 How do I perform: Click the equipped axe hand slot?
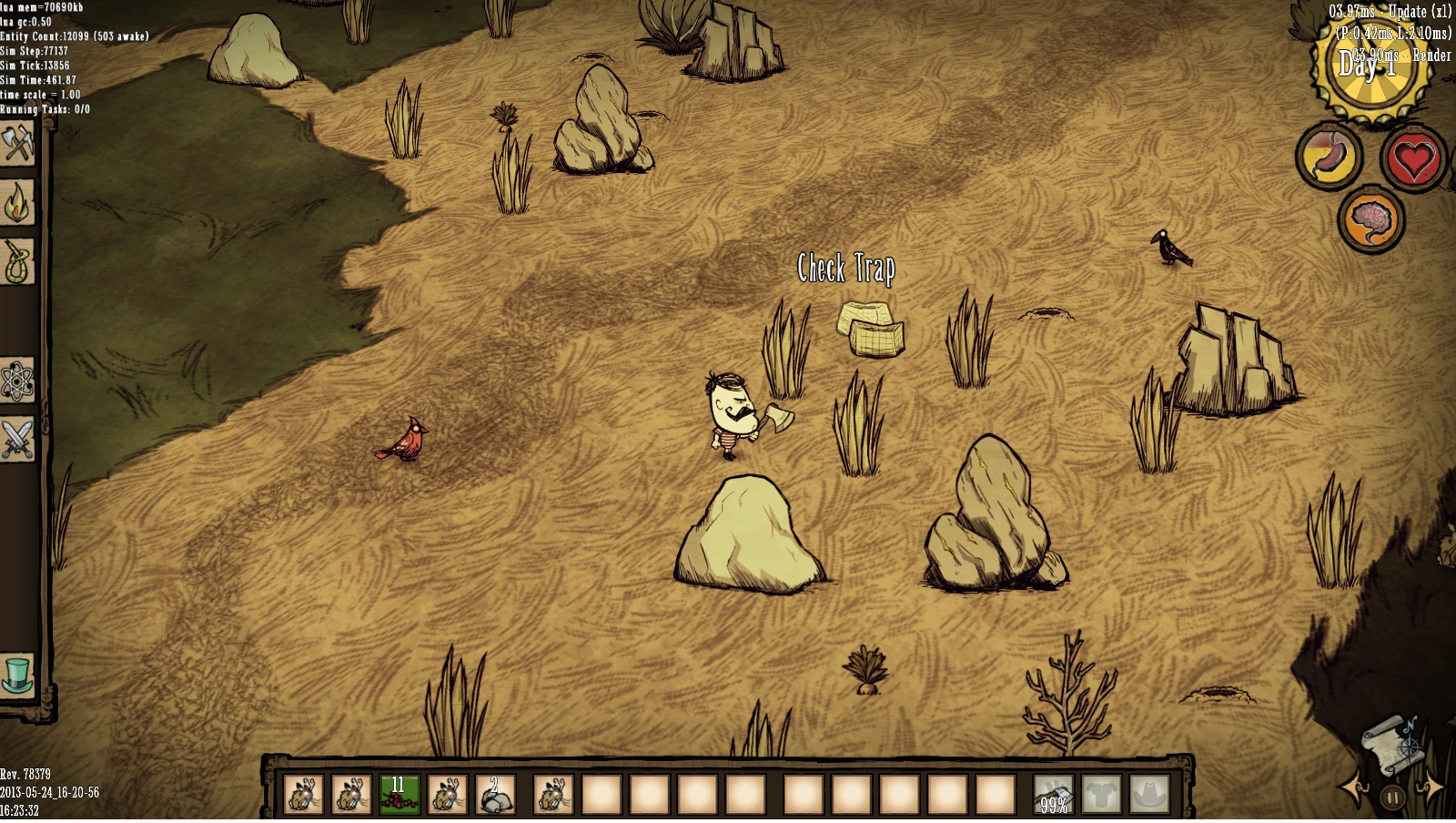(x=1053, y=794)
